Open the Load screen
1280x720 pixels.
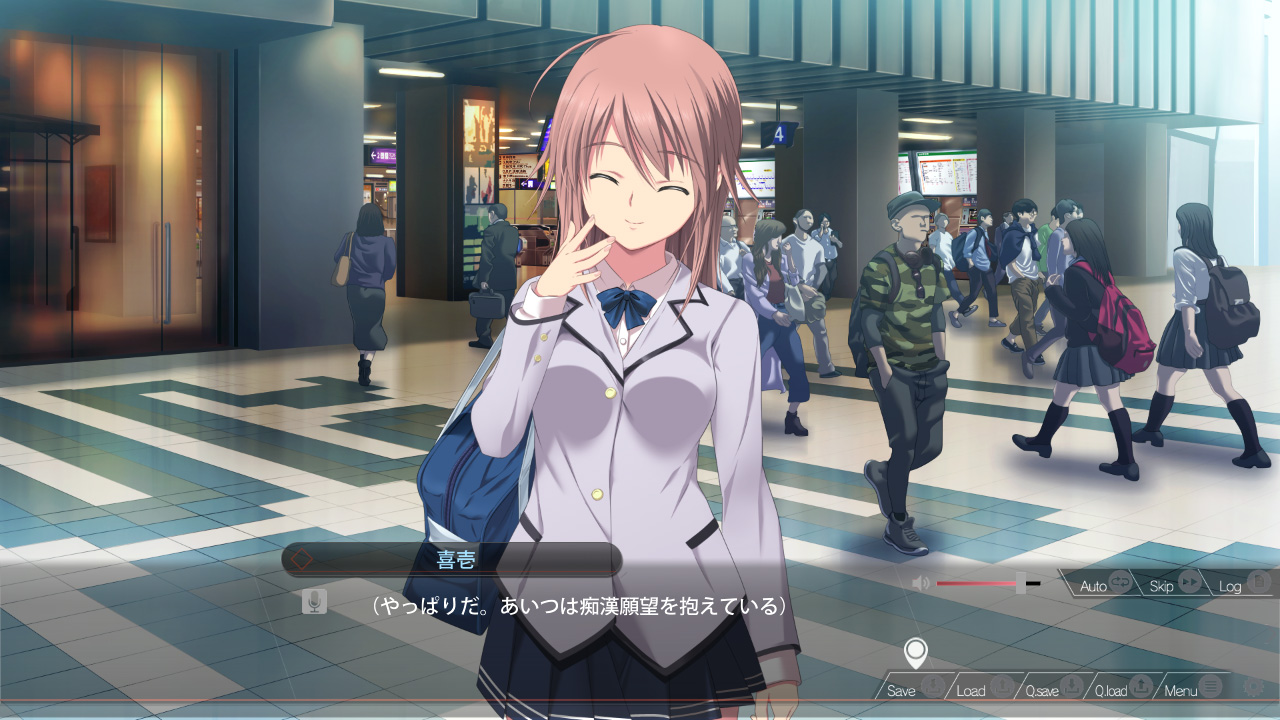click(982, 690)
